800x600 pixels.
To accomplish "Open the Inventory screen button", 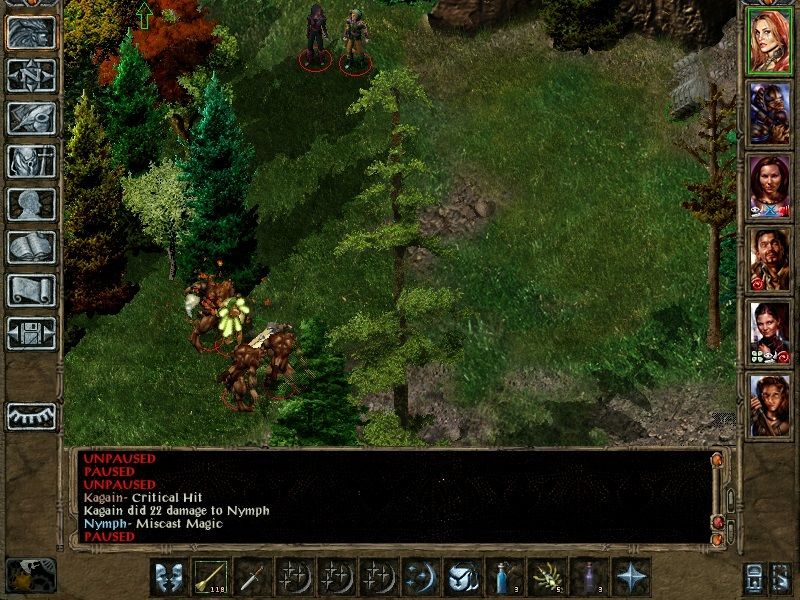I will click(x=31, y=161).
